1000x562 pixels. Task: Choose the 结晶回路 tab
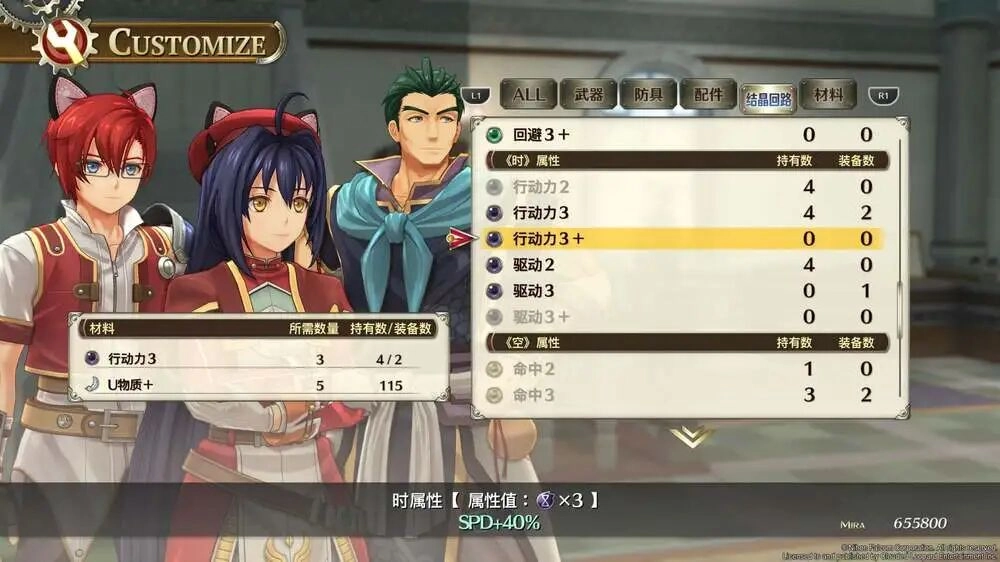coord(768,97)
